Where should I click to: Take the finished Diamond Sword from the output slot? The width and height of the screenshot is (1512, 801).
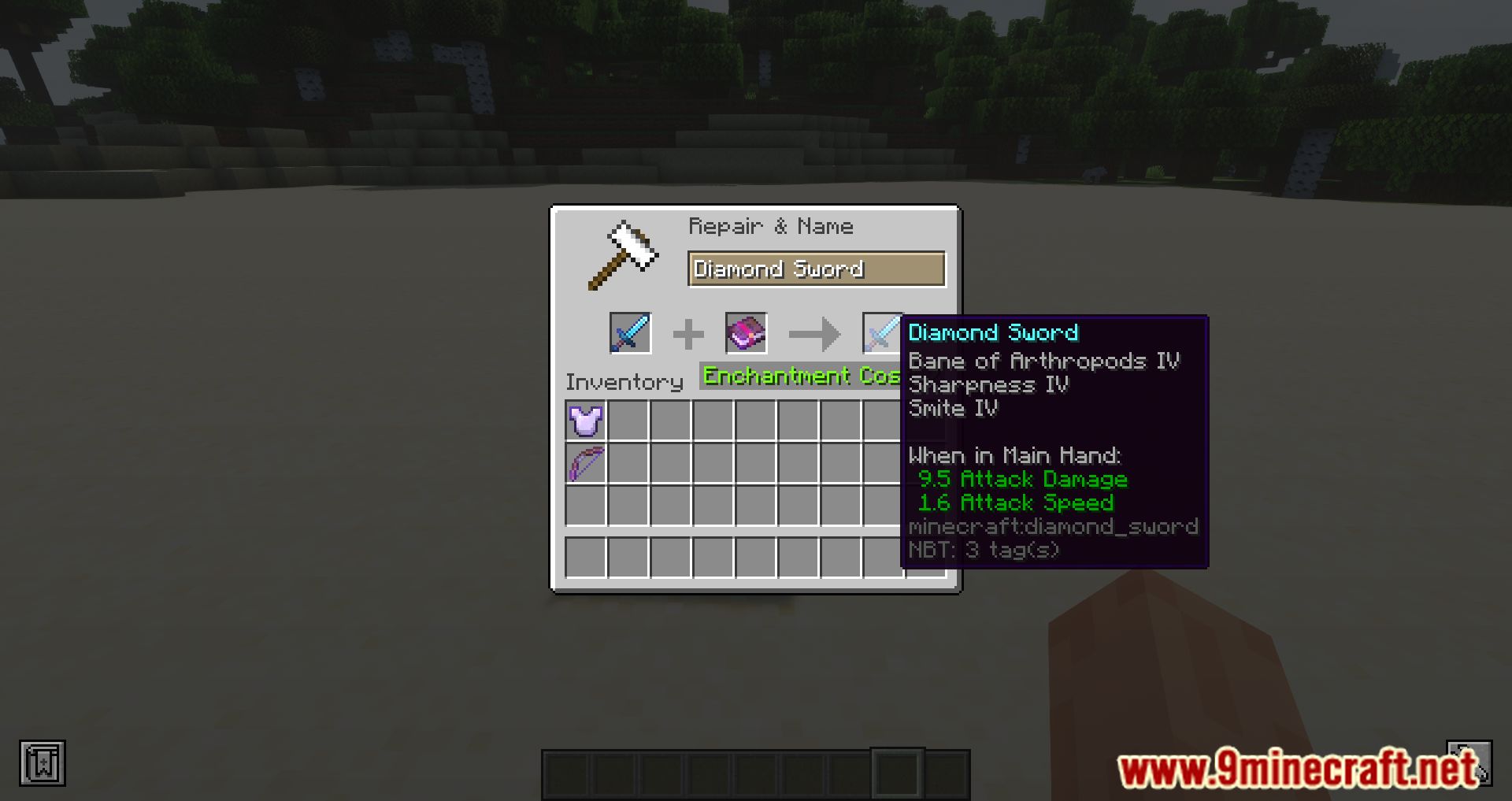click(884, 333)
